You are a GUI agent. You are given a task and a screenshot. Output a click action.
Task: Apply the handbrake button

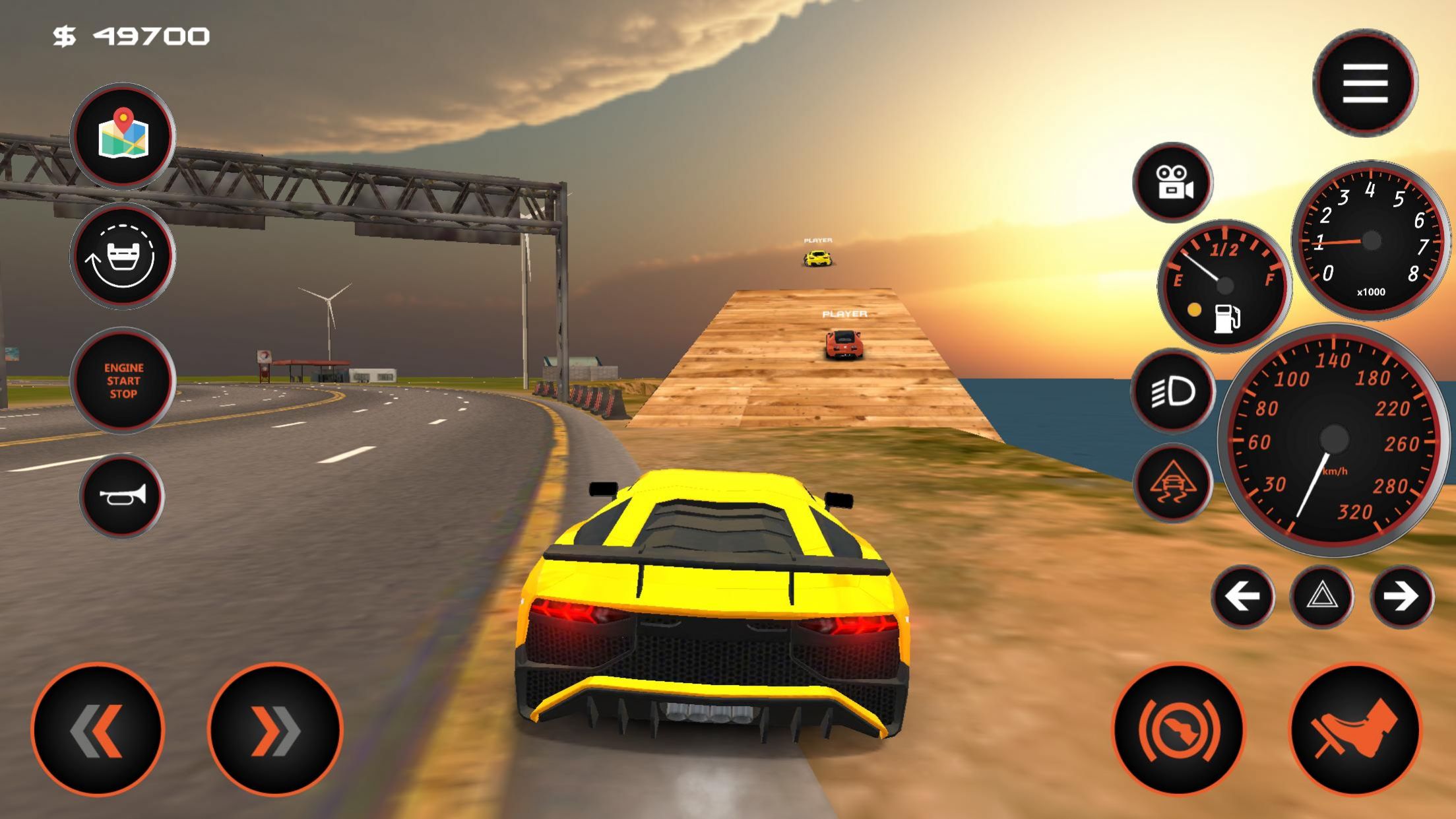[x=1178, y=729]
